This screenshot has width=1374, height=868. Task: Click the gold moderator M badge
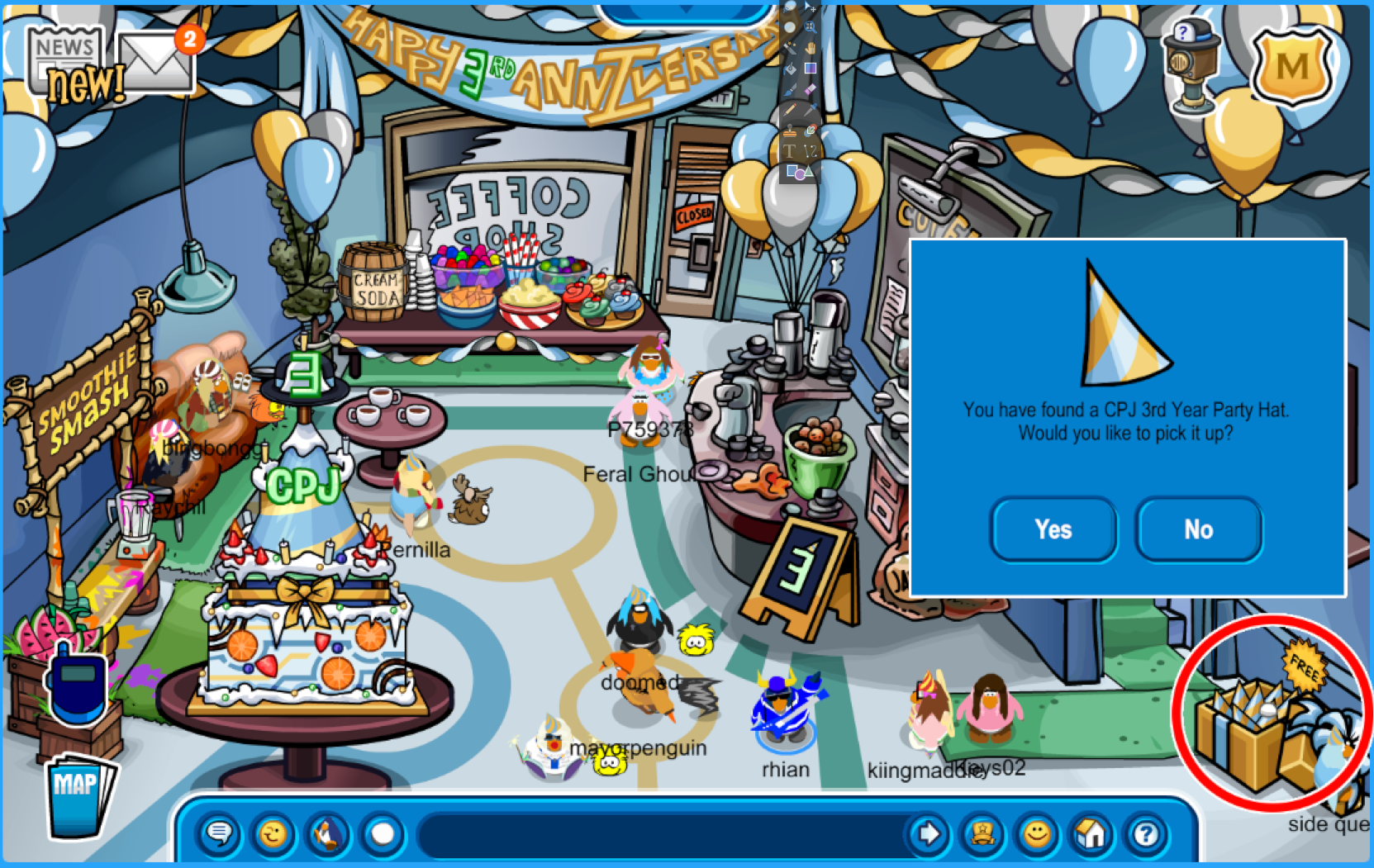1291,66
